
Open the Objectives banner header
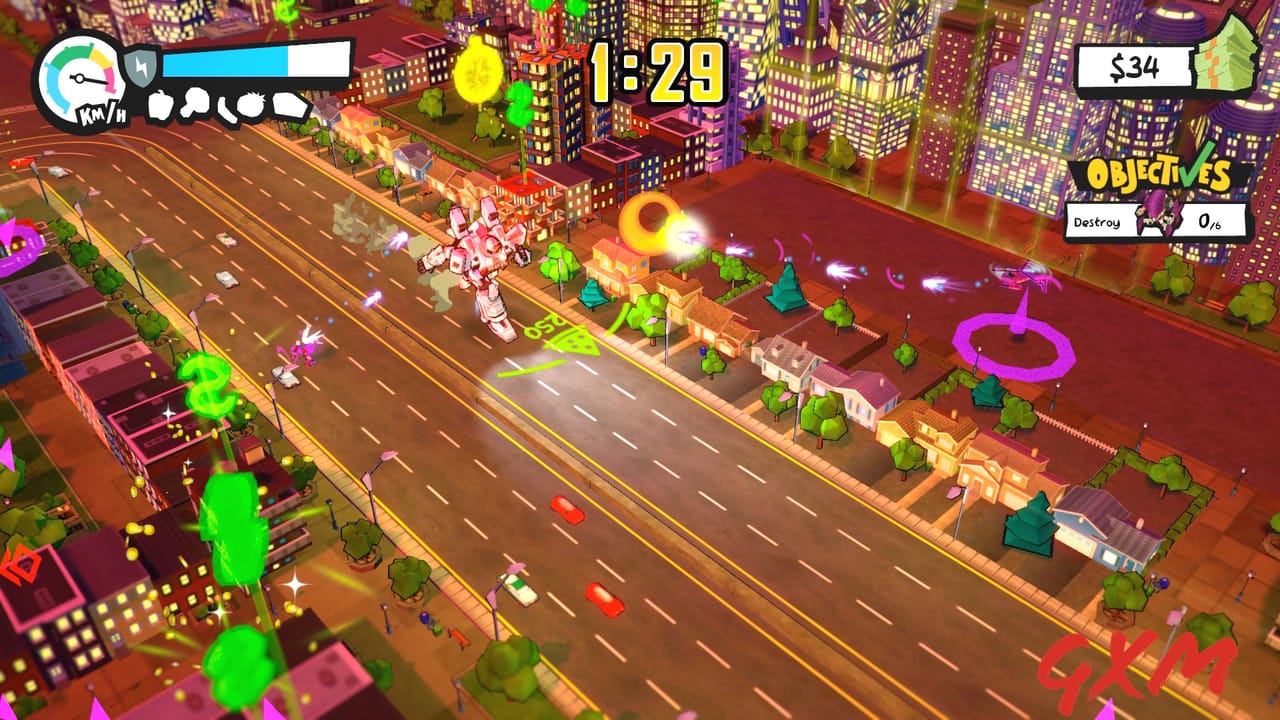1160,176
